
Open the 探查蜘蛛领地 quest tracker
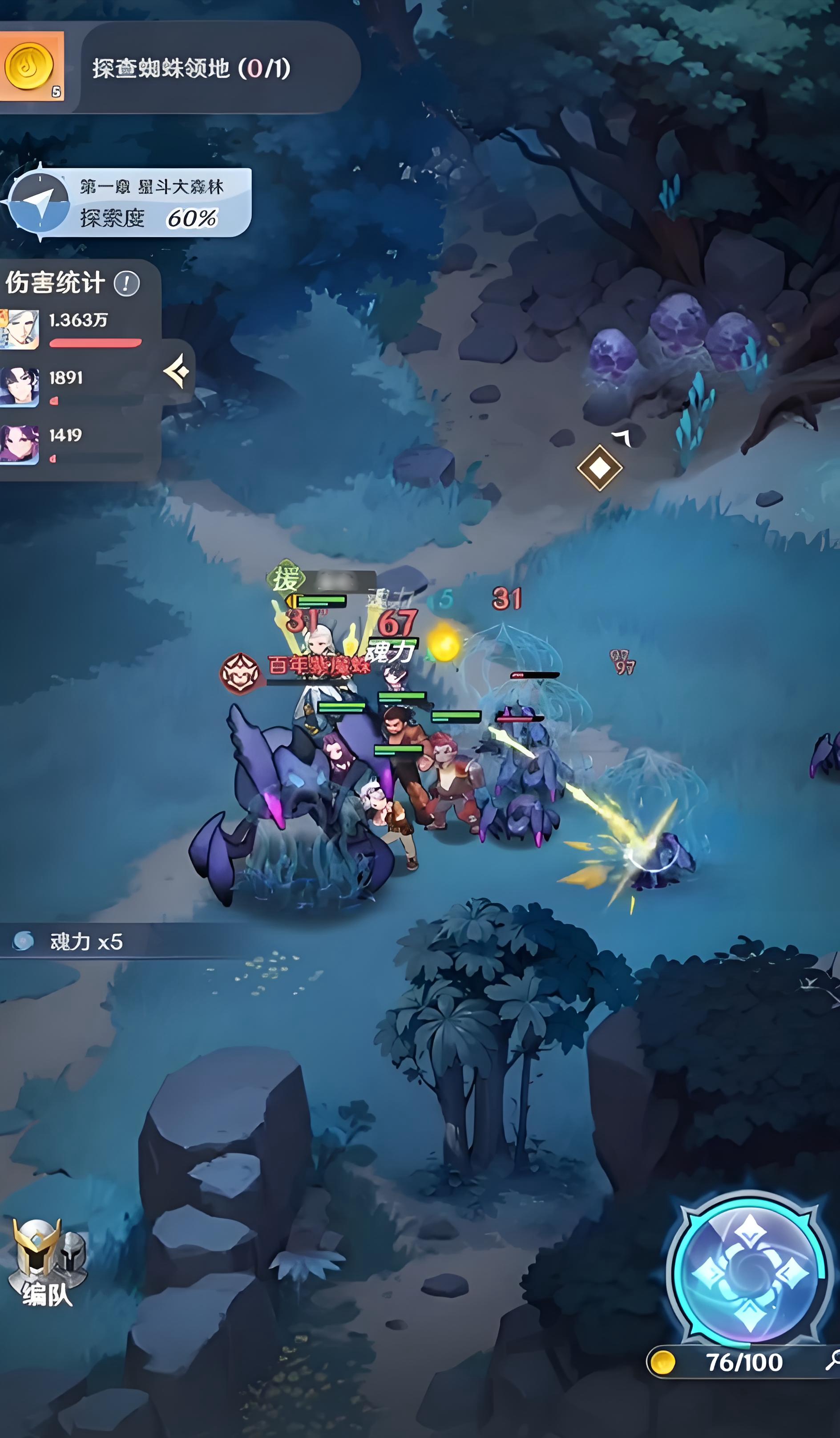[192, 69]
